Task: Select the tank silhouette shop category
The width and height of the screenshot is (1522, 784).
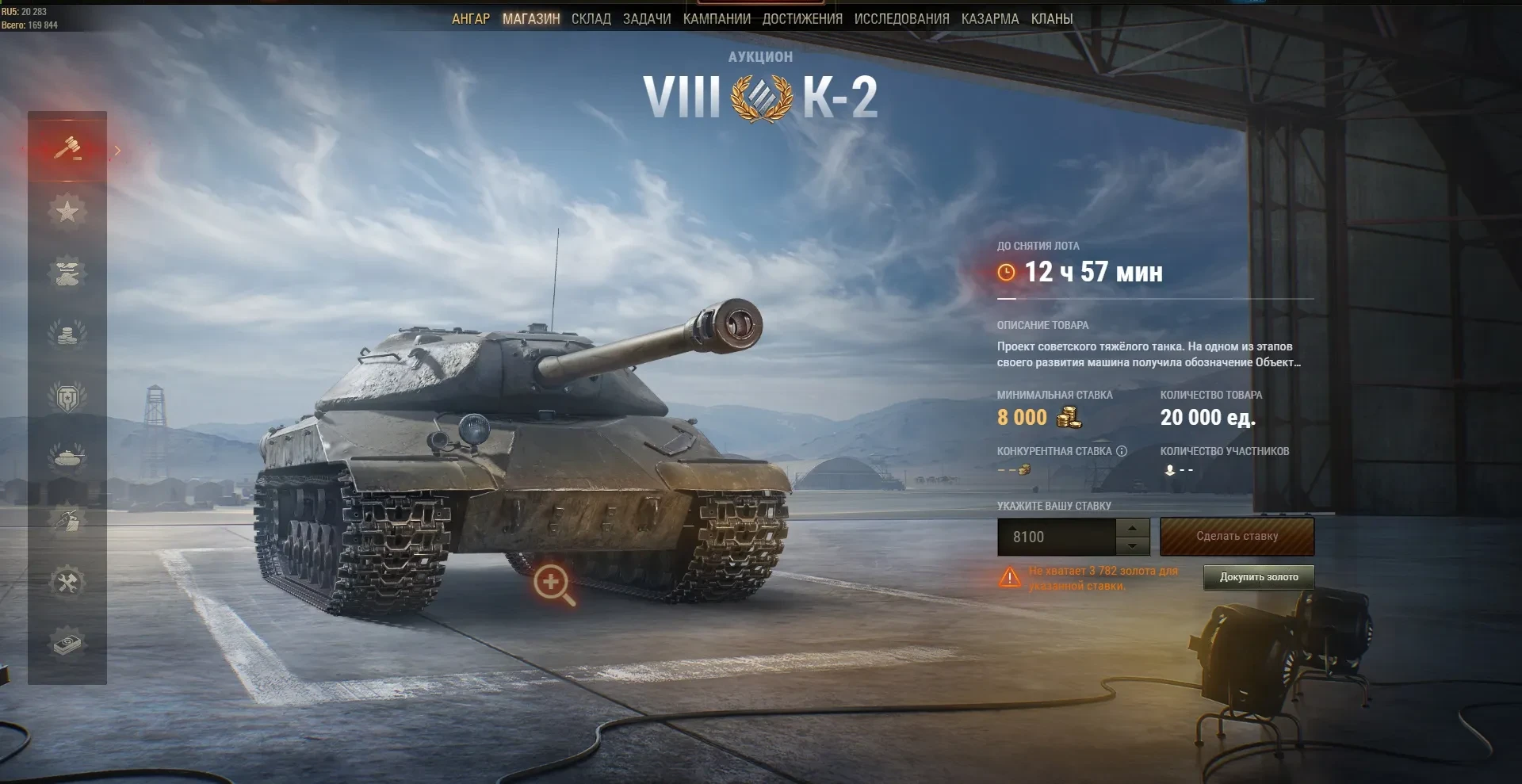Action: tap(67, 457)
